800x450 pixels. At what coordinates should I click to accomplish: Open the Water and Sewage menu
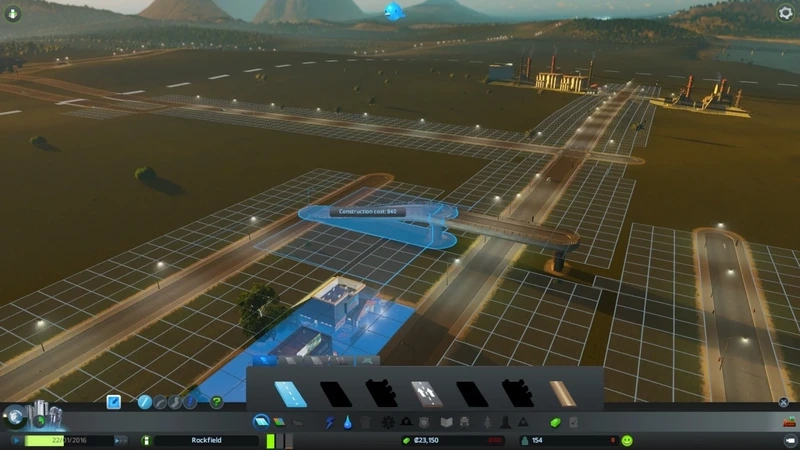pyautogui.click(x=348, y=423)
